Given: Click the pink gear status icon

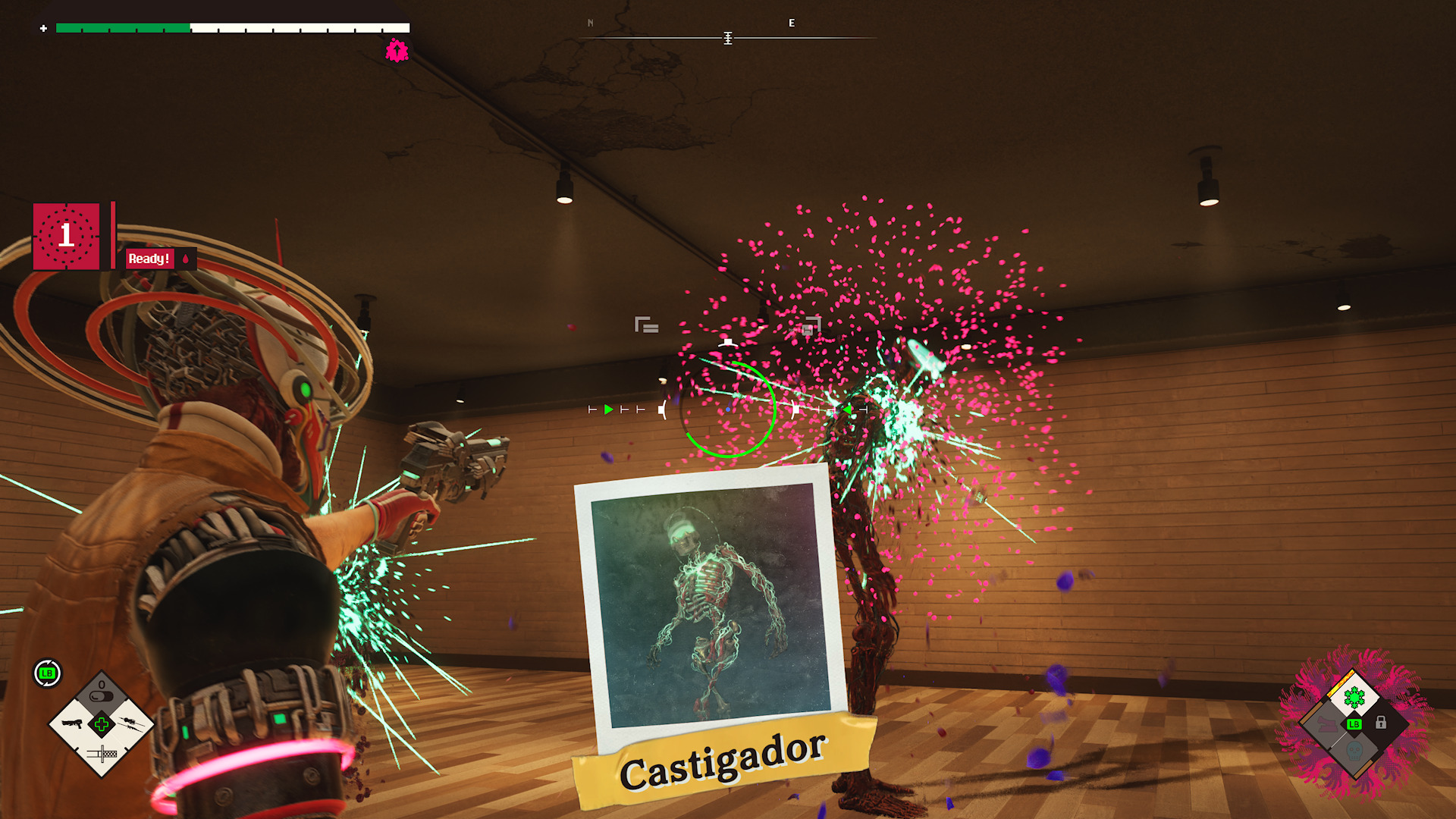Looking at the screenshot, I should pos(397,51).
